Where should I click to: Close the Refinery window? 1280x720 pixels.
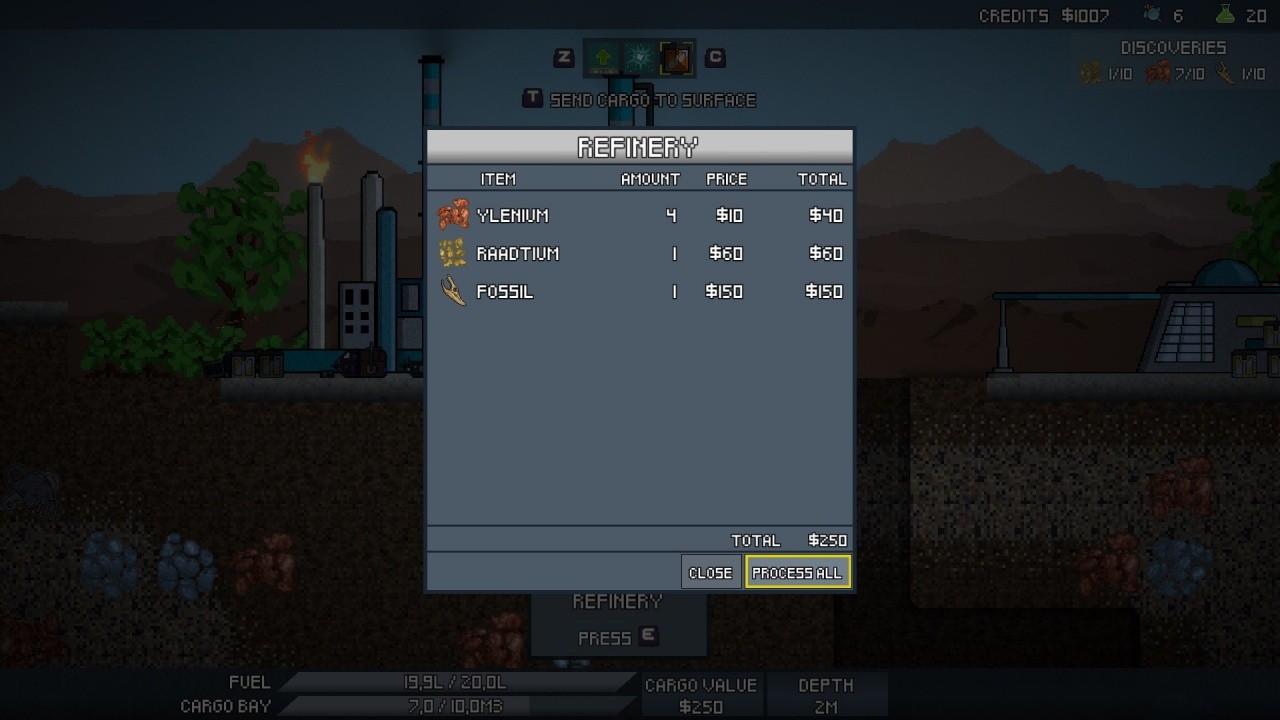(710, 573)
